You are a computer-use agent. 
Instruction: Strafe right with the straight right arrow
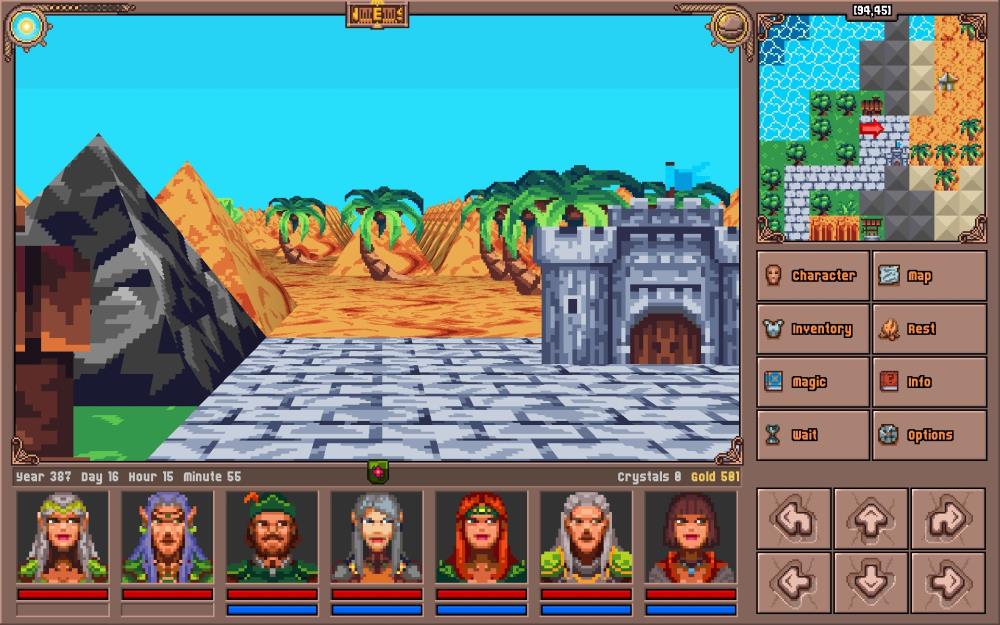coord(948,582)
